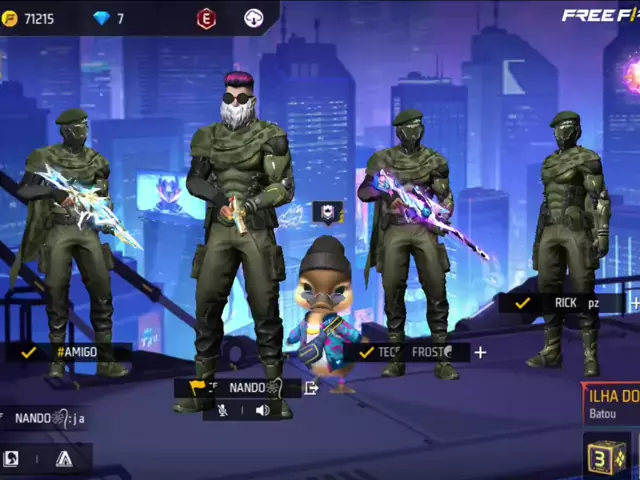640x480 pixels.
Task: Open the cloud download center icon
Action: point(254,18)
